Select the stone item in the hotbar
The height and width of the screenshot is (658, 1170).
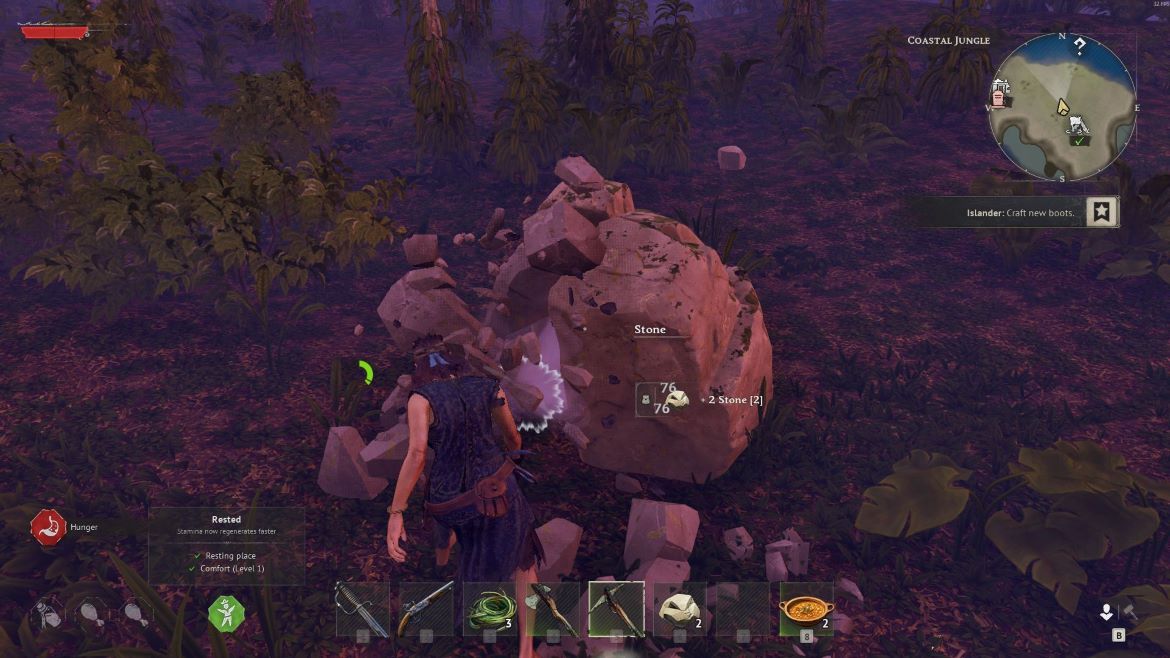[680, 609]
